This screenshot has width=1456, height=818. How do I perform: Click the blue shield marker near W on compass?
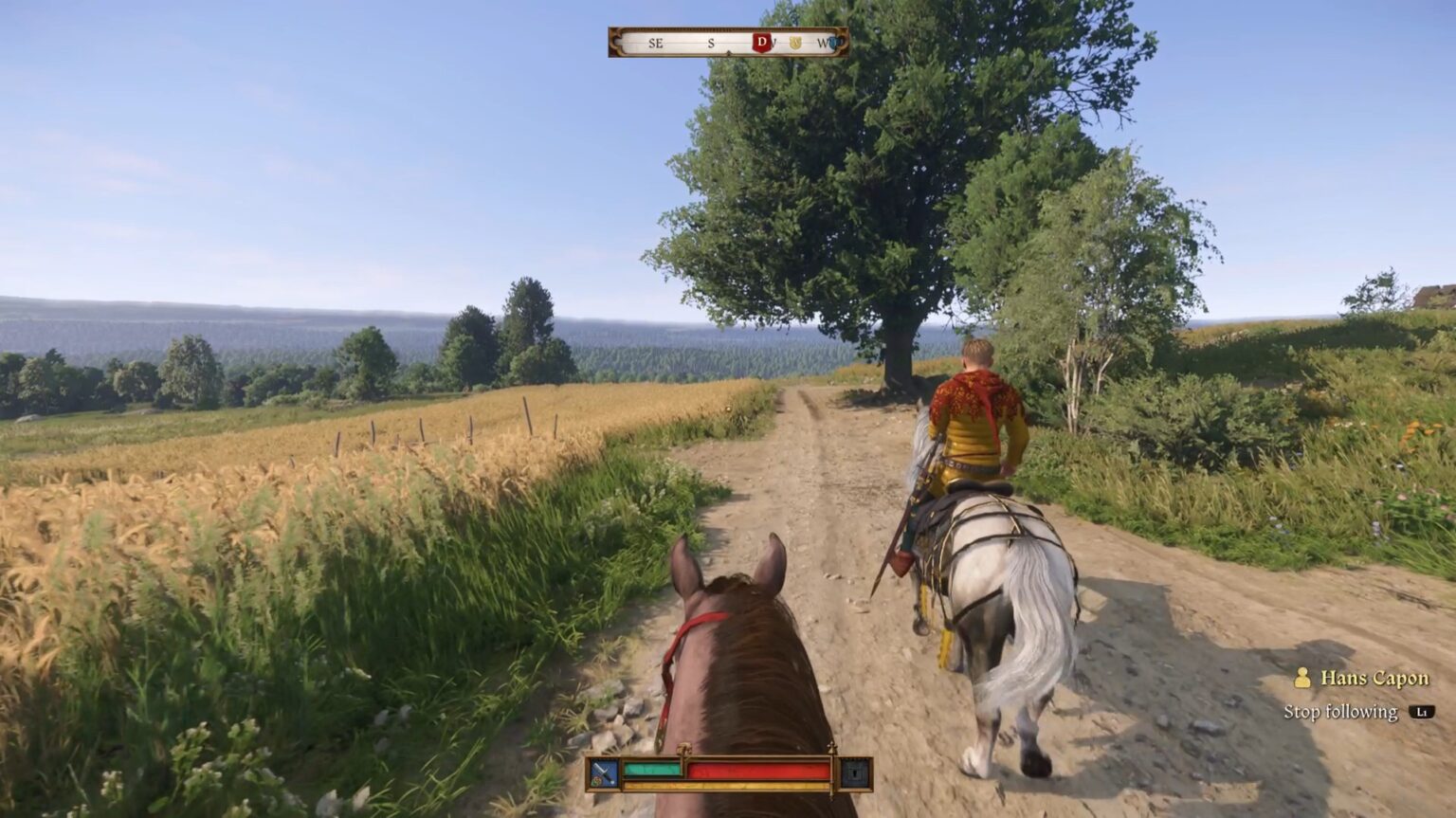(x=833, y=43)
